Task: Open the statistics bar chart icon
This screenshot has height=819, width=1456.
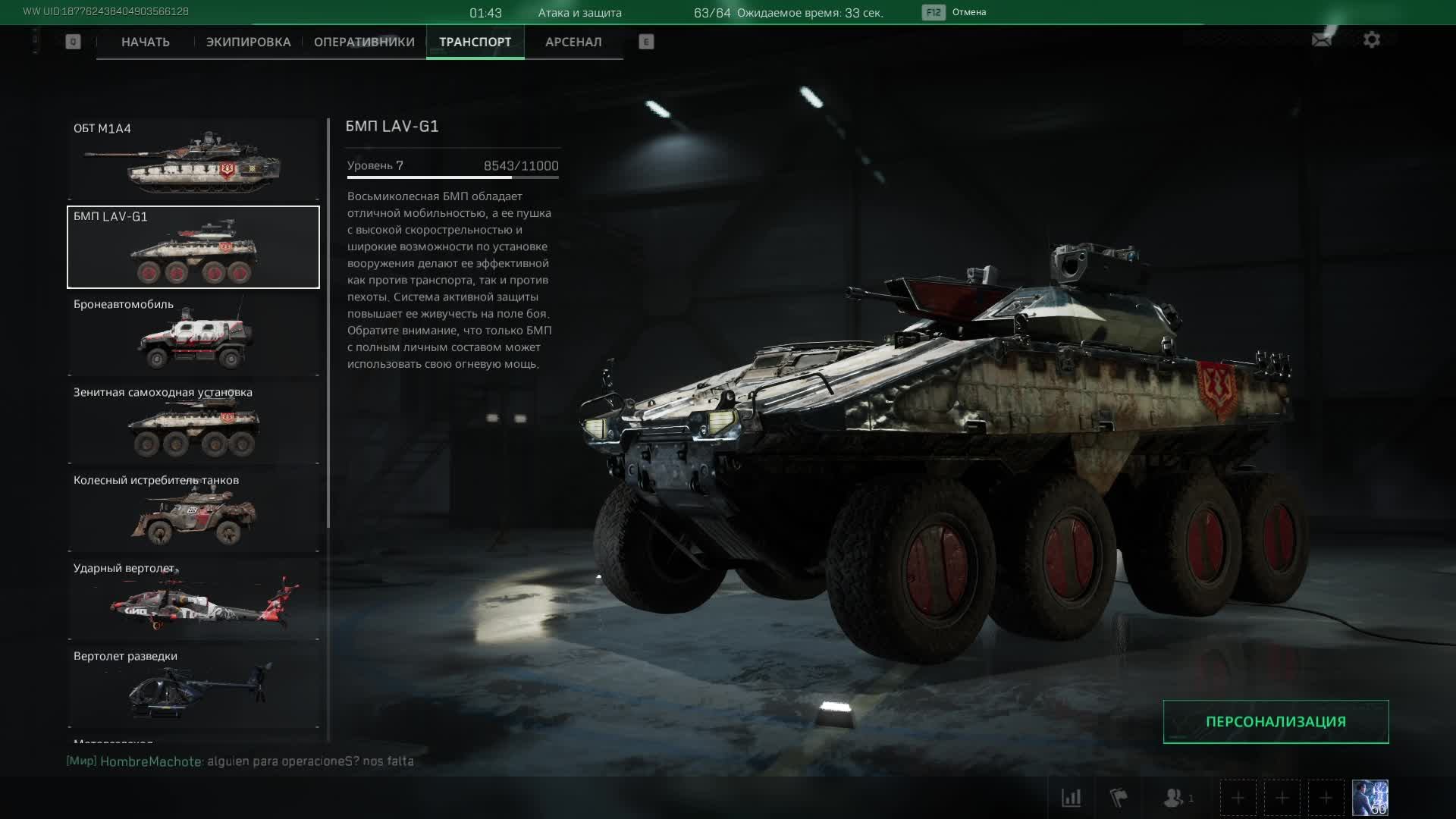Action: [1071, 798]
